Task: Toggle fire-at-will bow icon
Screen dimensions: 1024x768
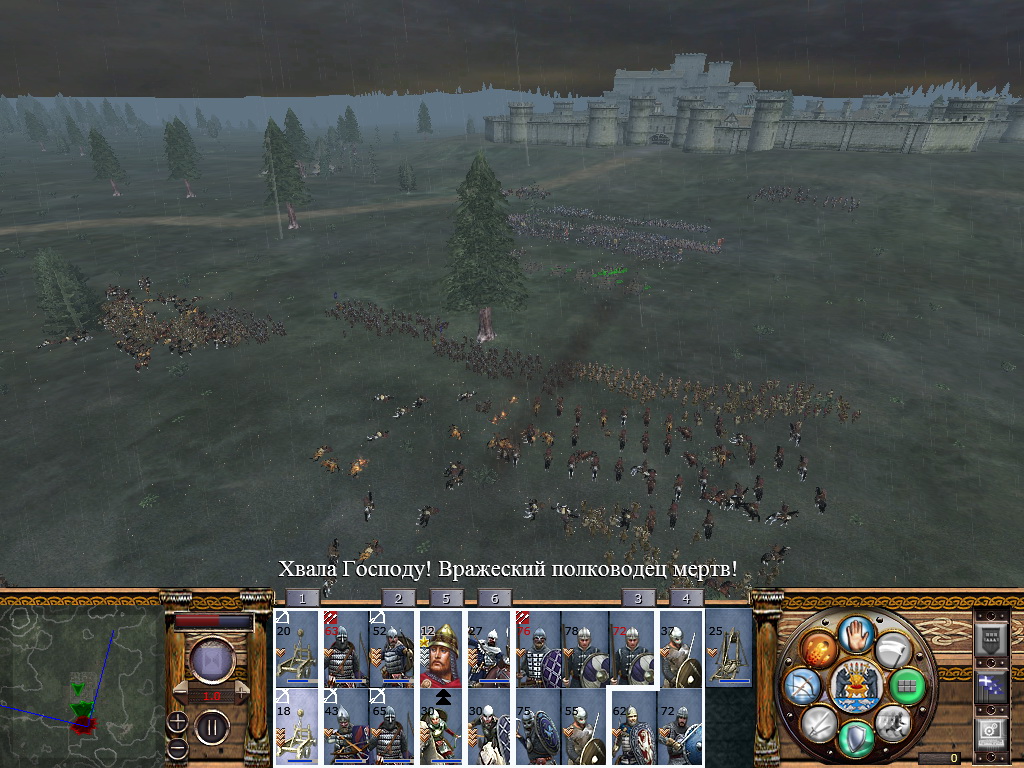Action: pyautogui.click(x=804, y=686)
